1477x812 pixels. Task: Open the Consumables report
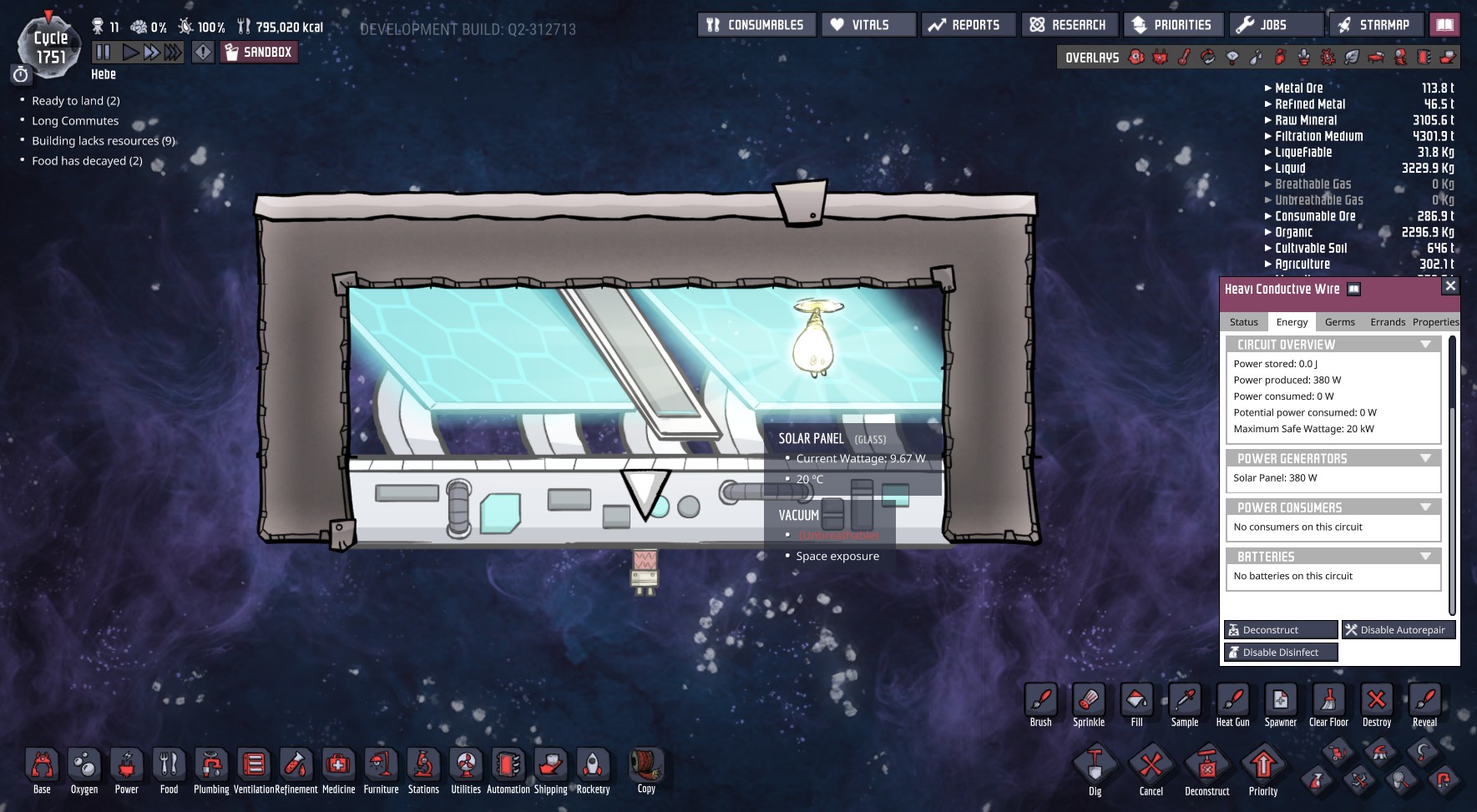(756, 25)
